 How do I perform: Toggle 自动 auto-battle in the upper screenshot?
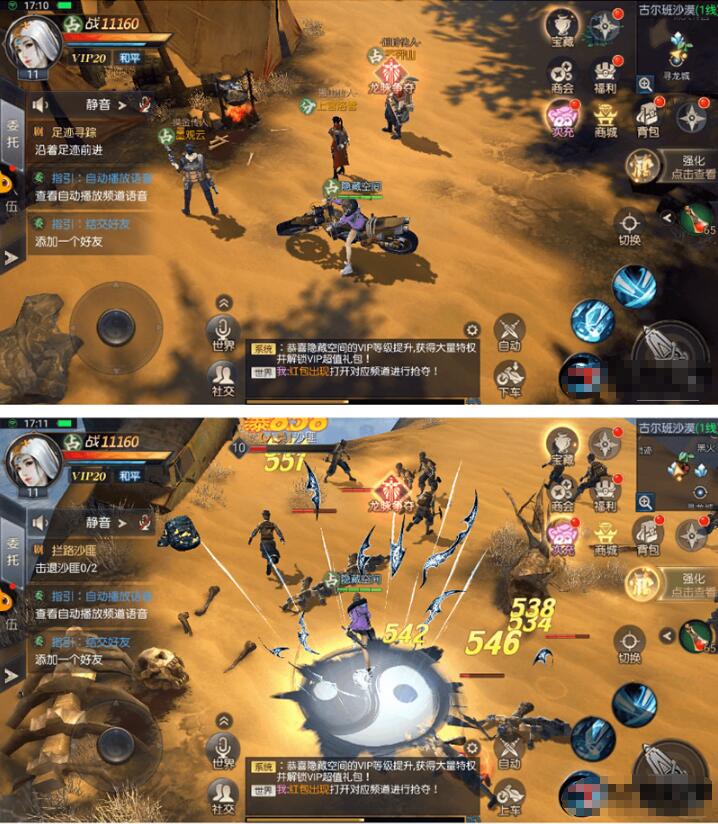(510, 332)
